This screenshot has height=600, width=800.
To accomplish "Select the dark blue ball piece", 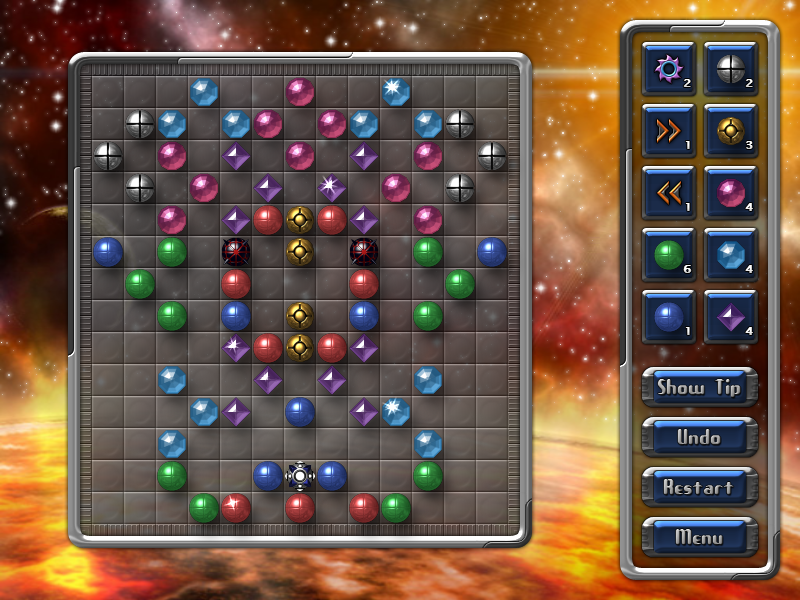I will click(668, 317).
